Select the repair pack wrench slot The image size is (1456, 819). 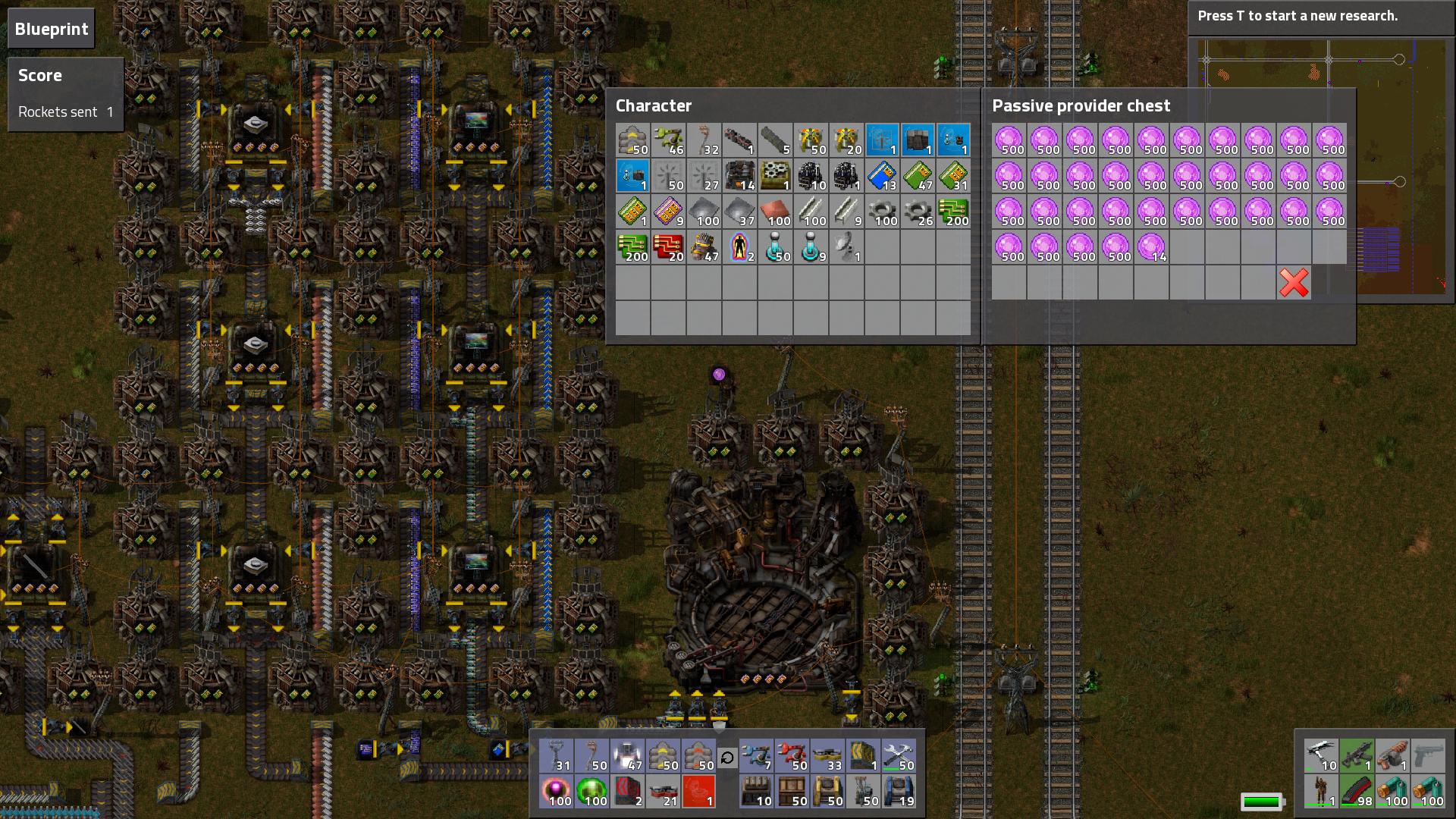[x=899, y=757]
